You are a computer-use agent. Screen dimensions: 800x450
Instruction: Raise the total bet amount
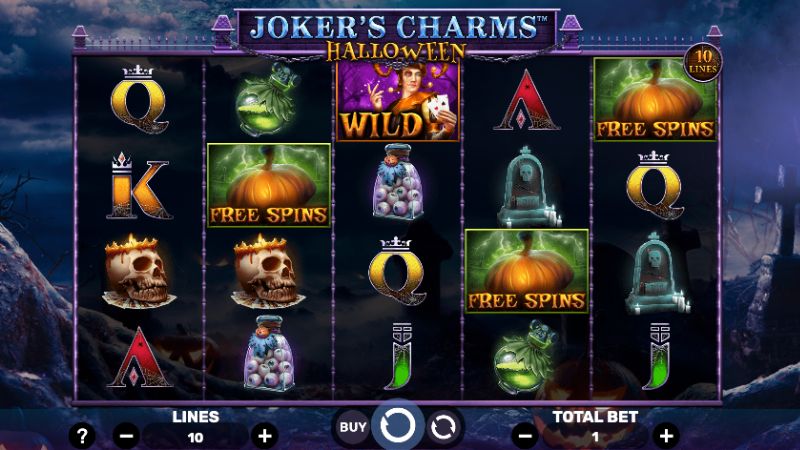coord(667,435)
